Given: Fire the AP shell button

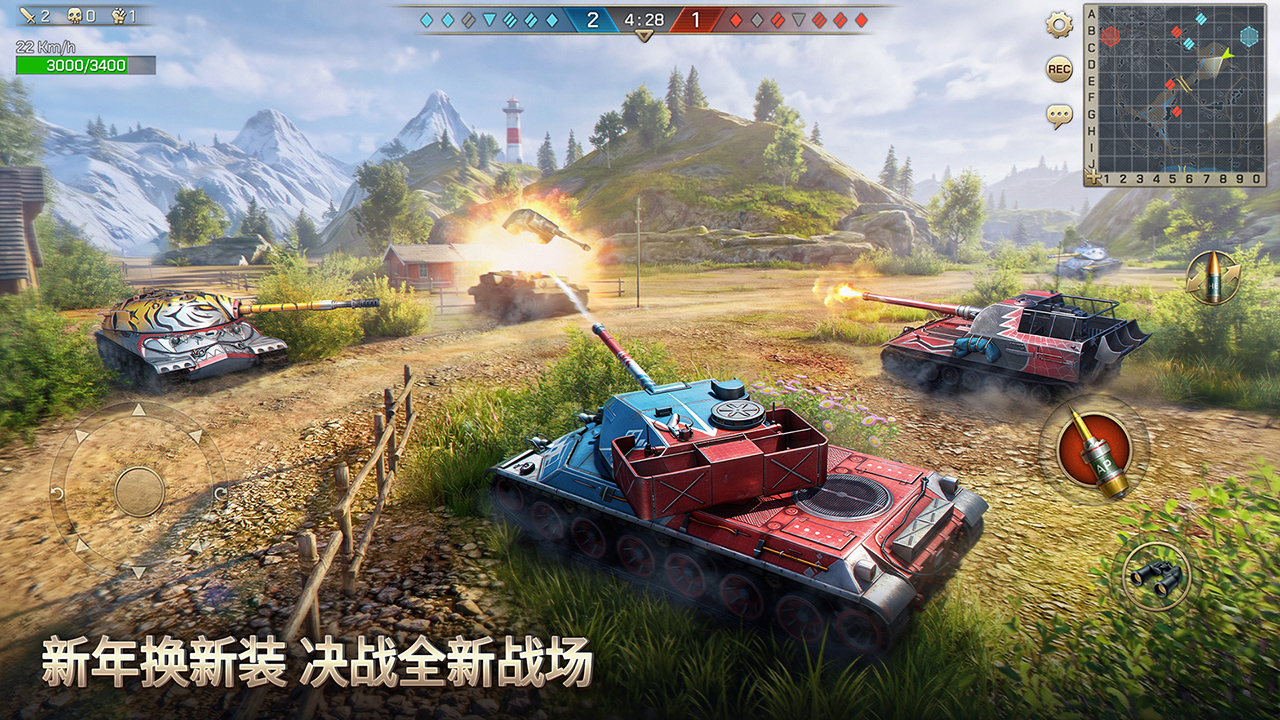Looking at the screenshot, I should coord(1093,449).
